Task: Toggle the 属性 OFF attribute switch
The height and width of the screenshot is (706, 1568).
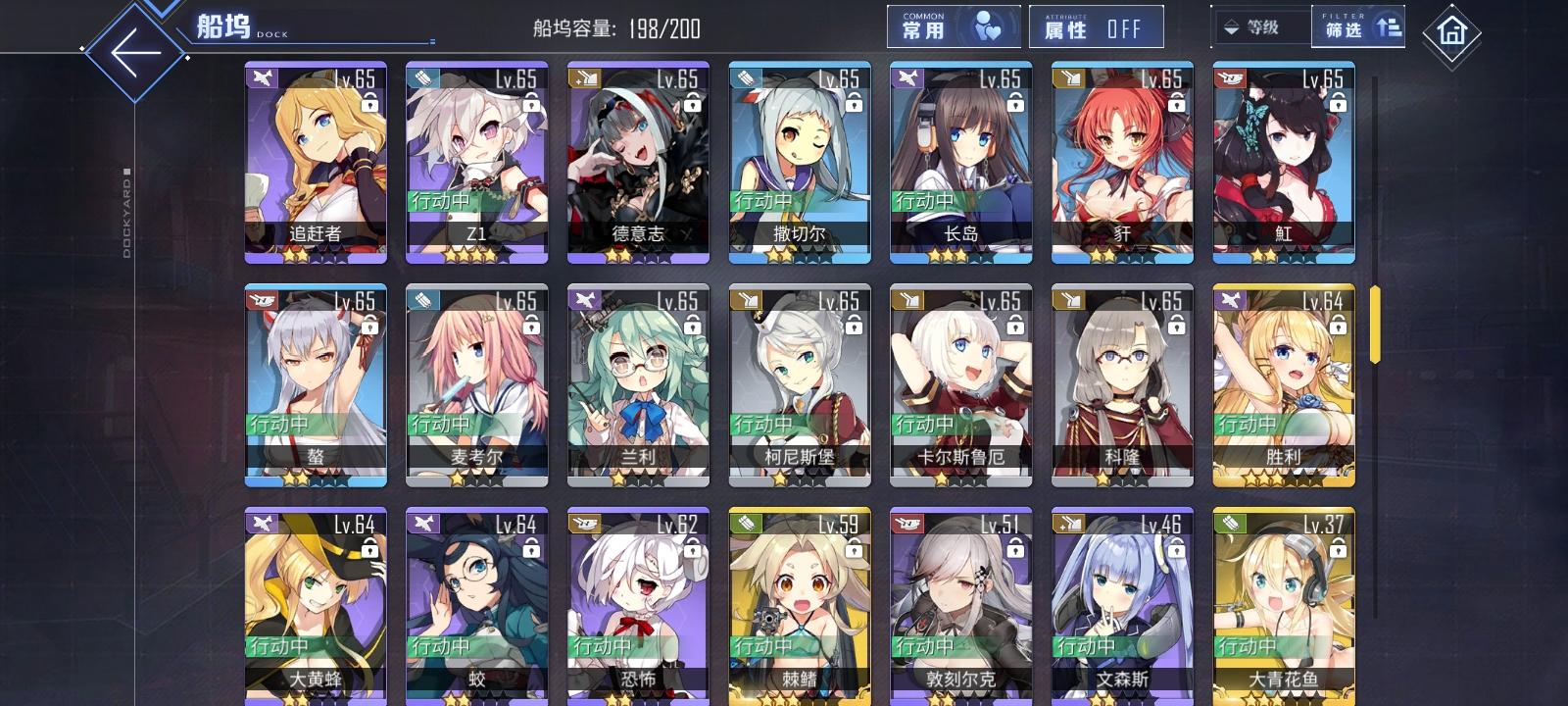Action: pyautogui.click(x=1095, y=26)
